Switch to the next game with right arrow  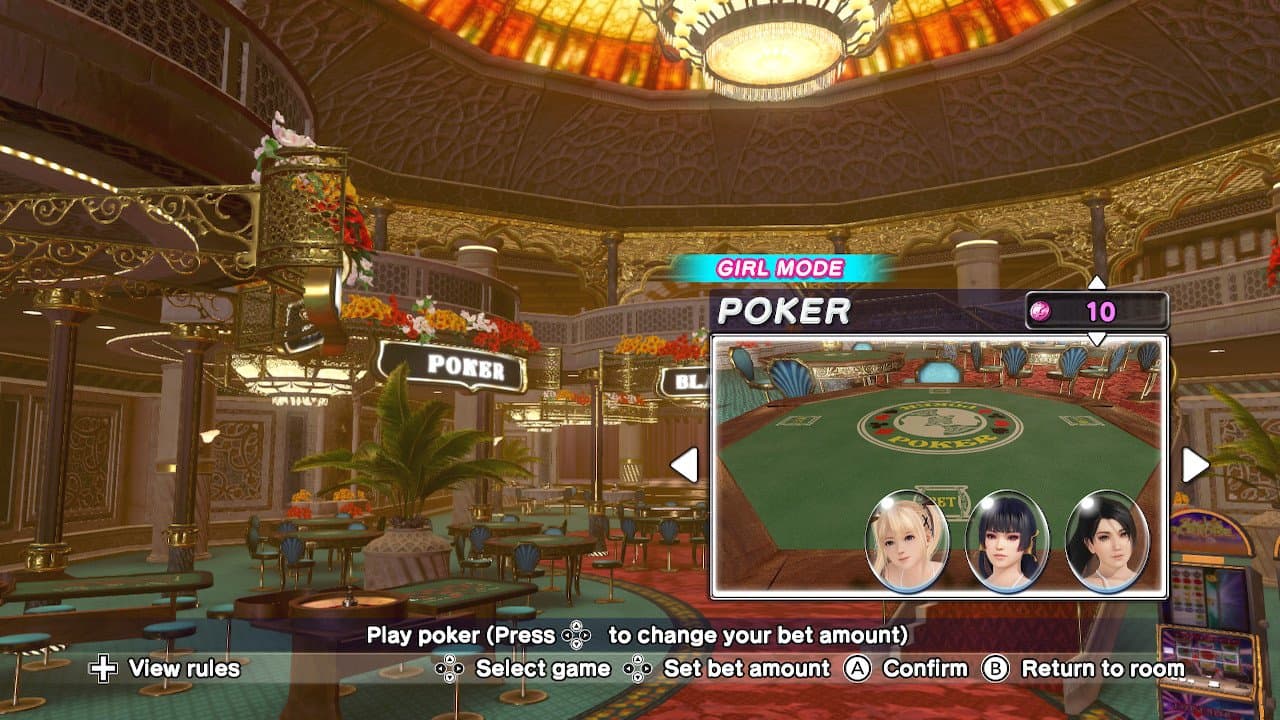[x=1195, y=465]
